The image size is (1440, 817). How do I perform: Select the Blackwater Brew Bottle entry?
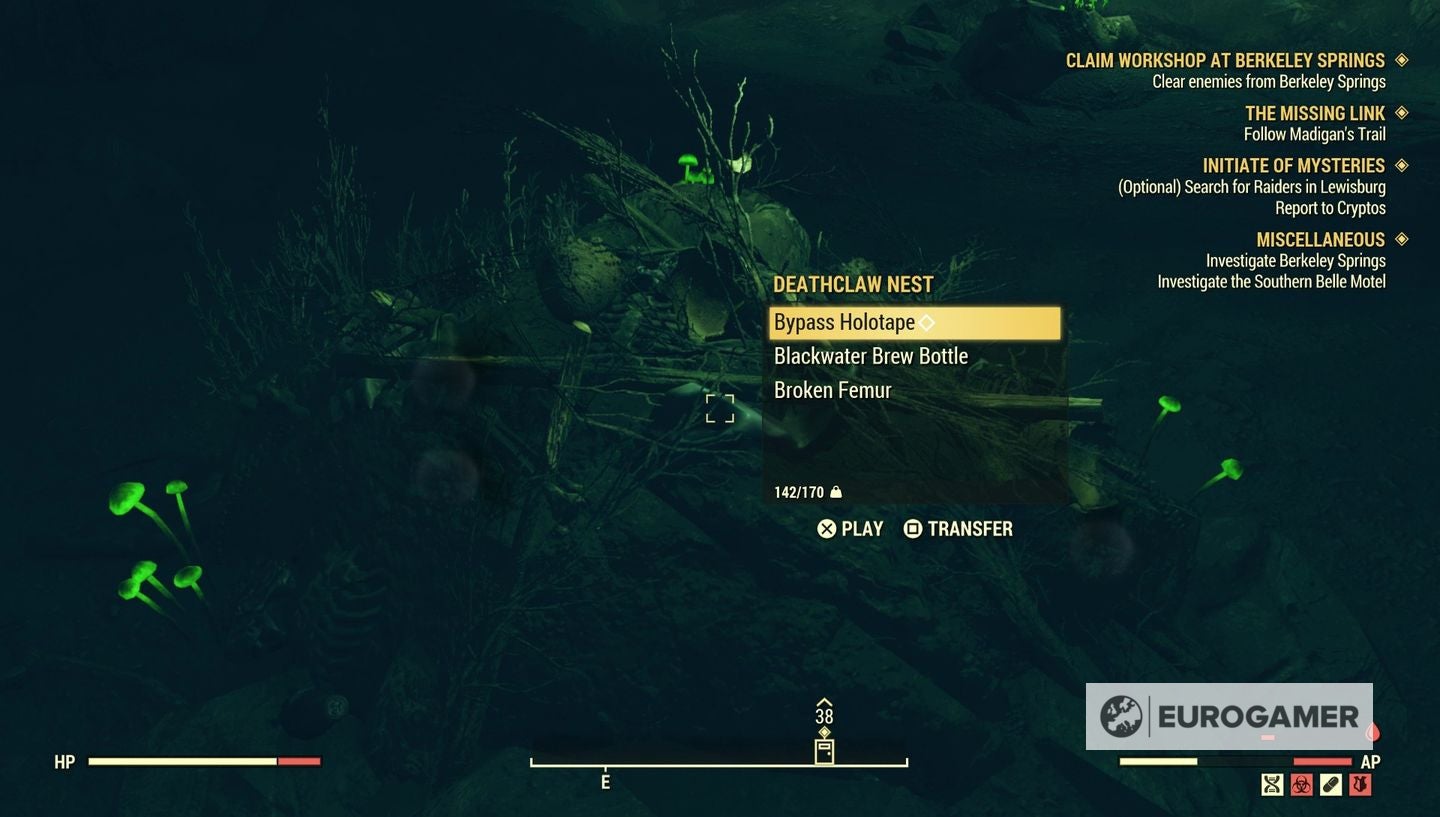coord(870,356)
